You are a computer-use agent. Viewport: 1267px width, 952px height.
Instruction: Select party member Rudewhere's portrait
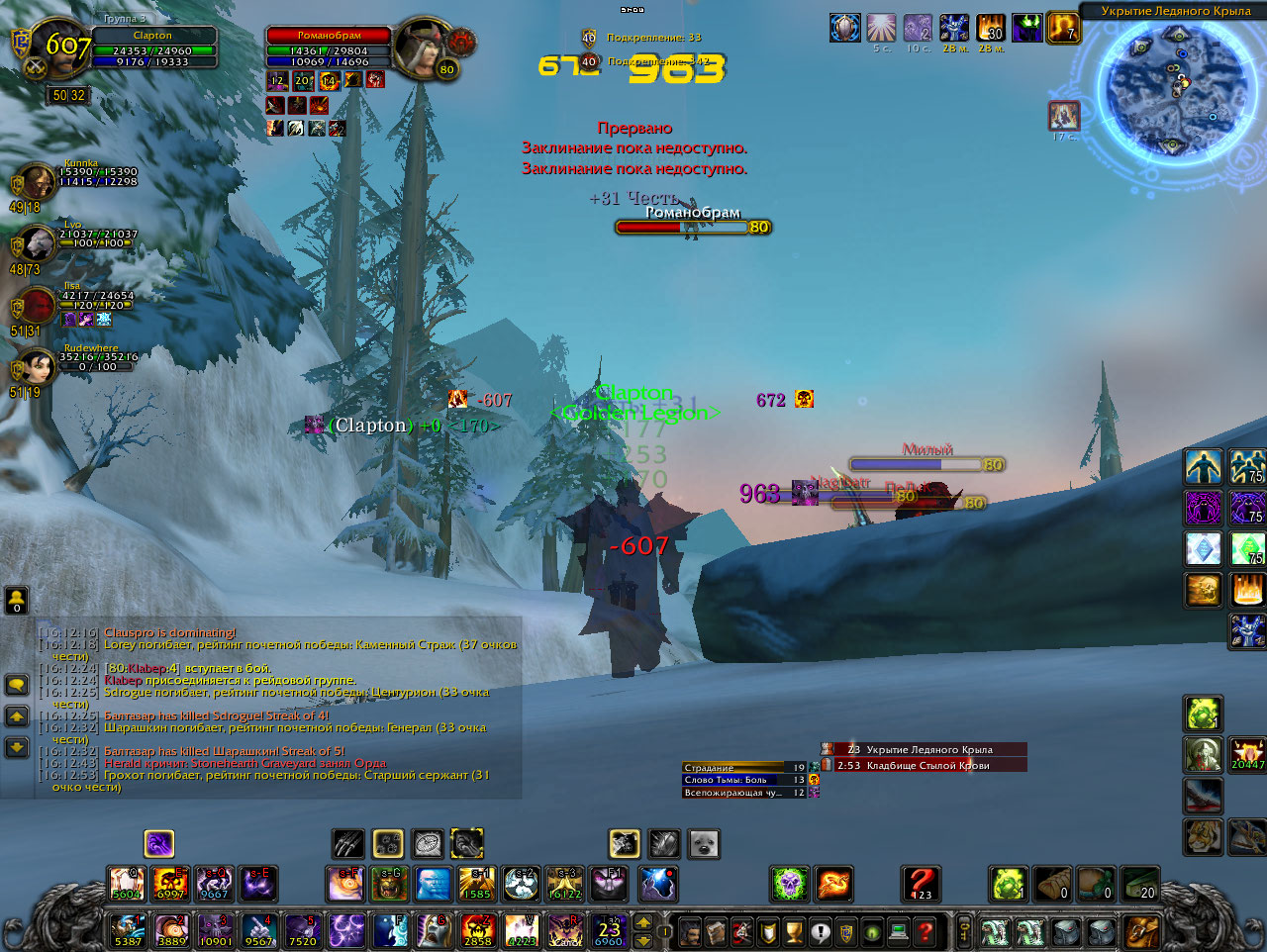[x=36, y=369]
